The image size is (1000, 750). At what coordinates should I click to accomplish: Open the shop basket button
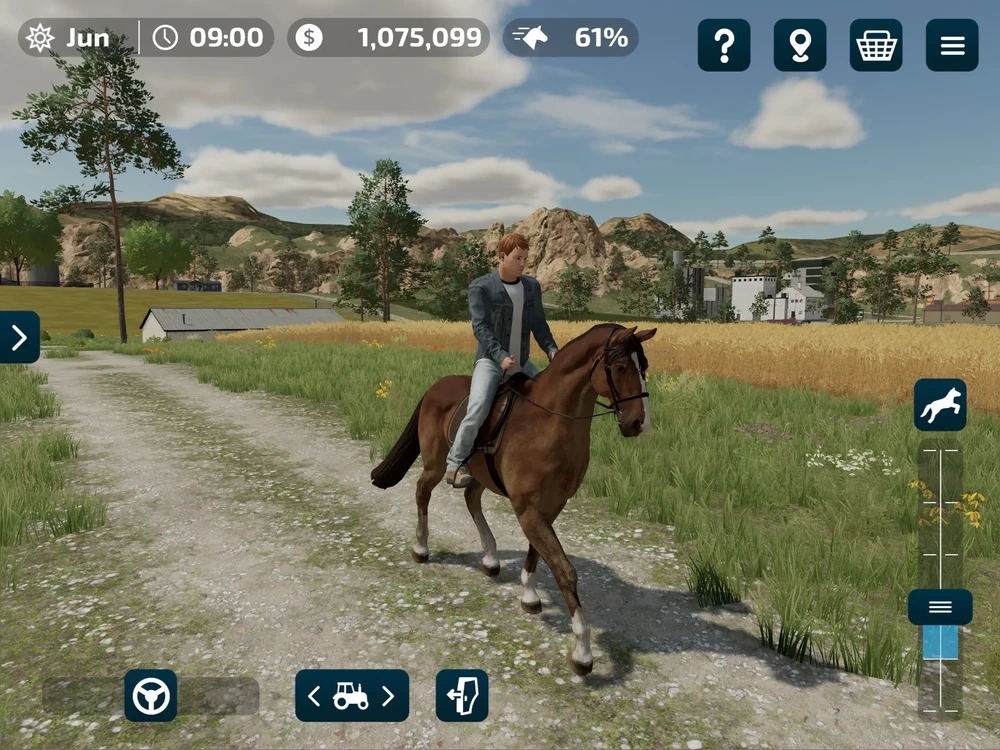876,45
